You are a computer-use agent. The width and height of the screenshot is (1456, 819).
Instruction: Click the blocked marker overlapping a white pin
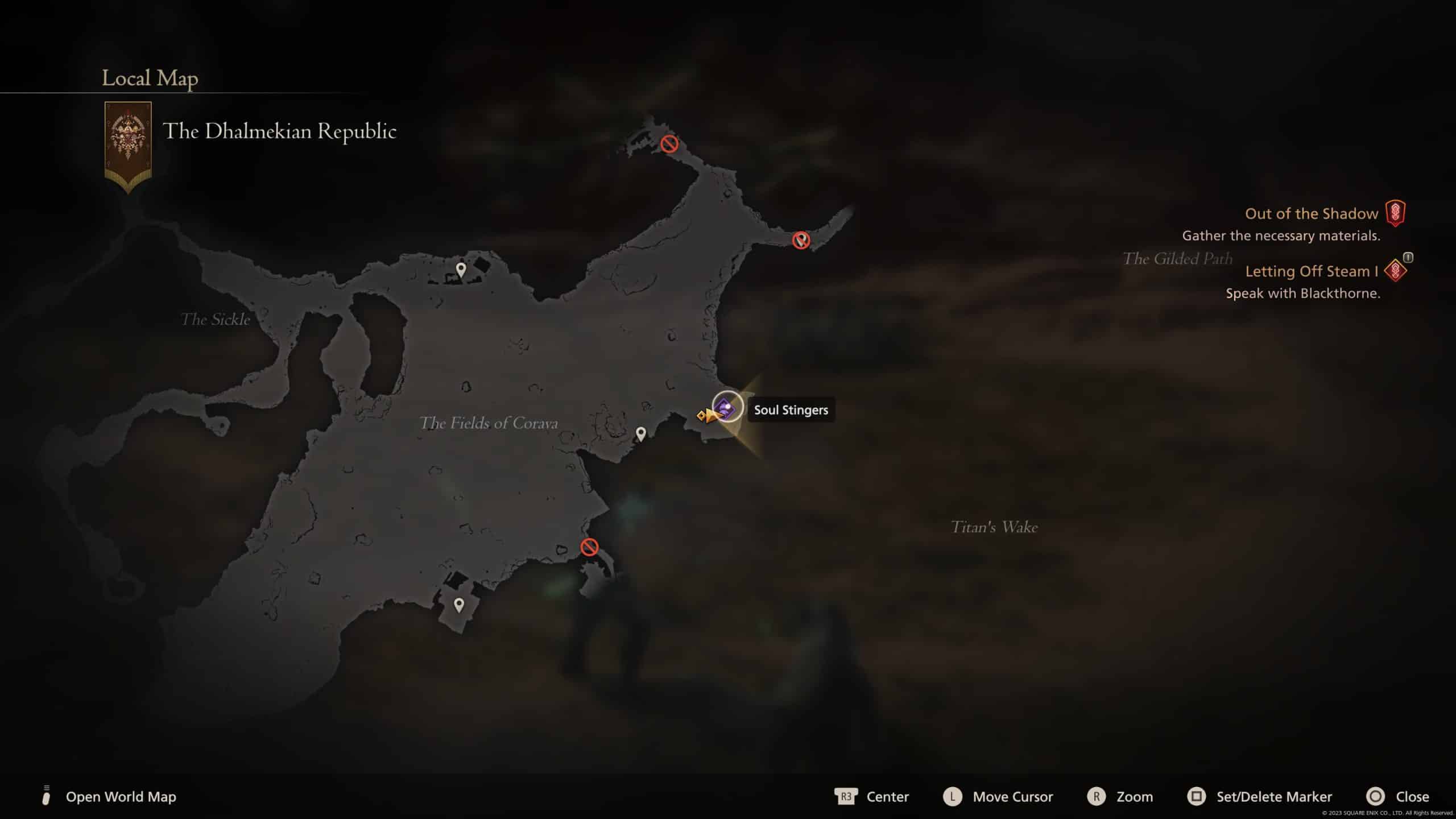tap(801, 240)
